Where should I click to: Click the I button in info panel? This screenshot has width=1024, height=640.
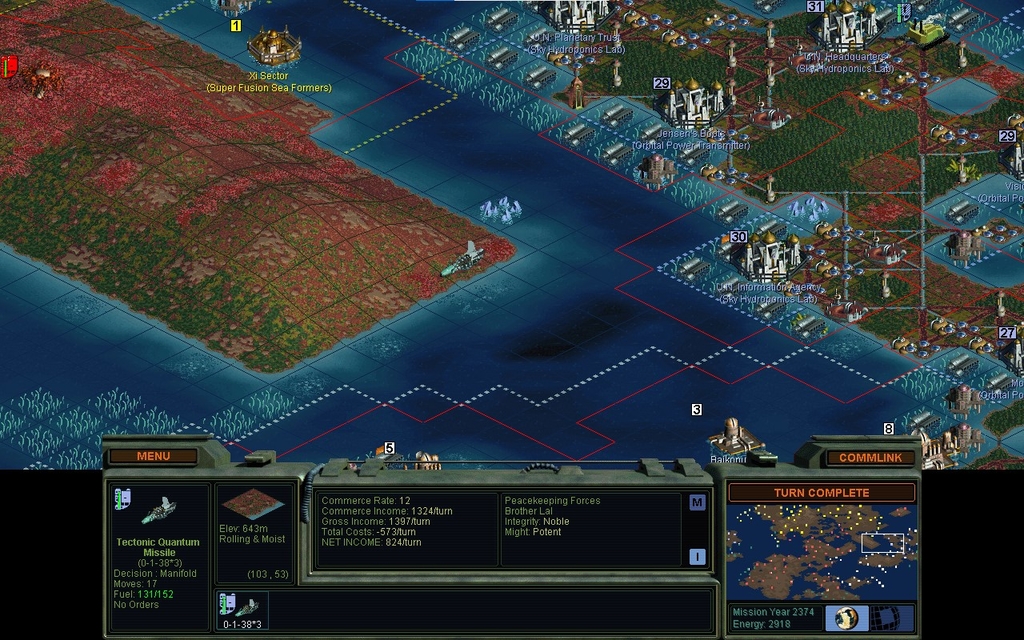697,556
